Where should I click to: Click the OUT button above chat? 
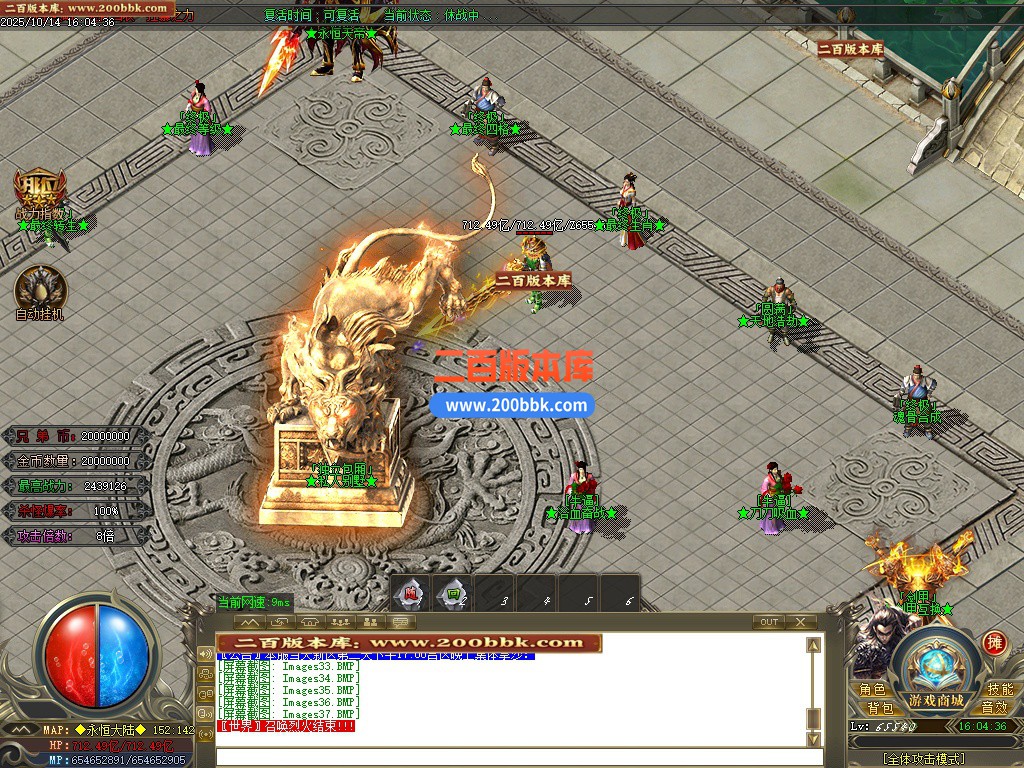point(768,622)
